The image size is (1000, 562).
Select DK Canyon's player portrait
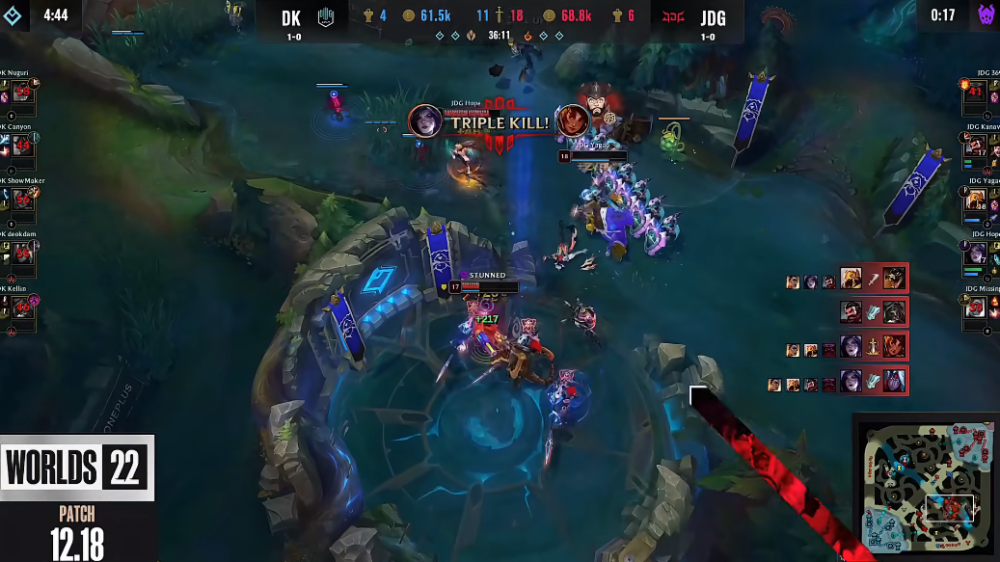coord(21,147)
